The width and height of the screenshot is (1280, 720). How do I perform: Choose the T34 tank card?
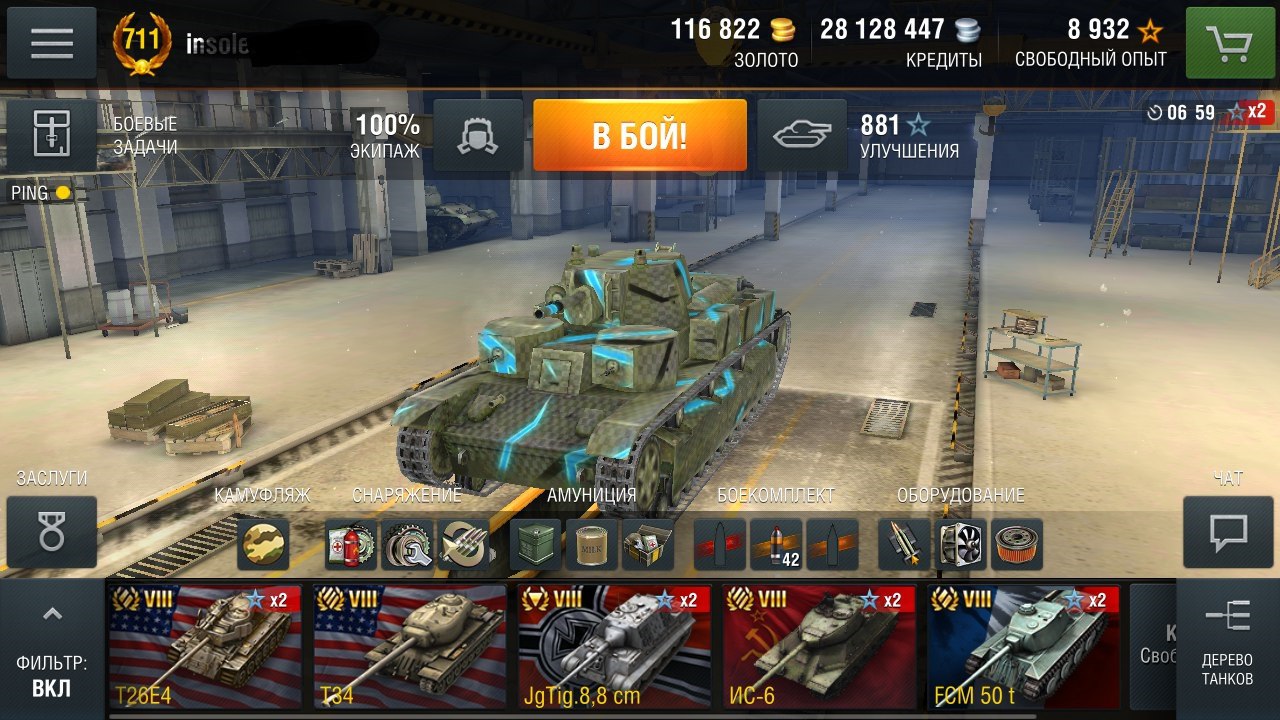coord(410,646)
